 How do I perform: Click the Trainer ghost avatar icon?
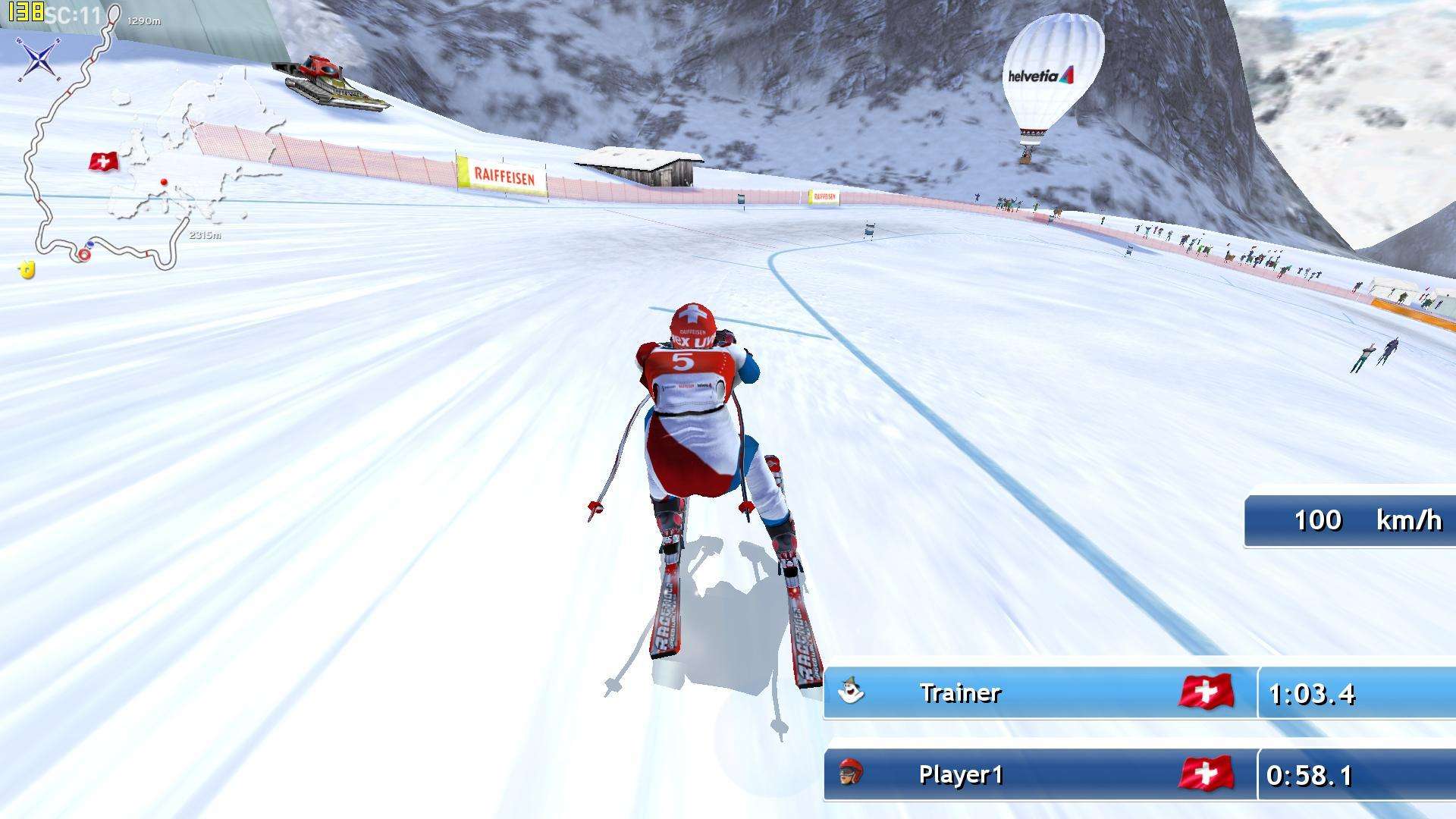[851, 692]
